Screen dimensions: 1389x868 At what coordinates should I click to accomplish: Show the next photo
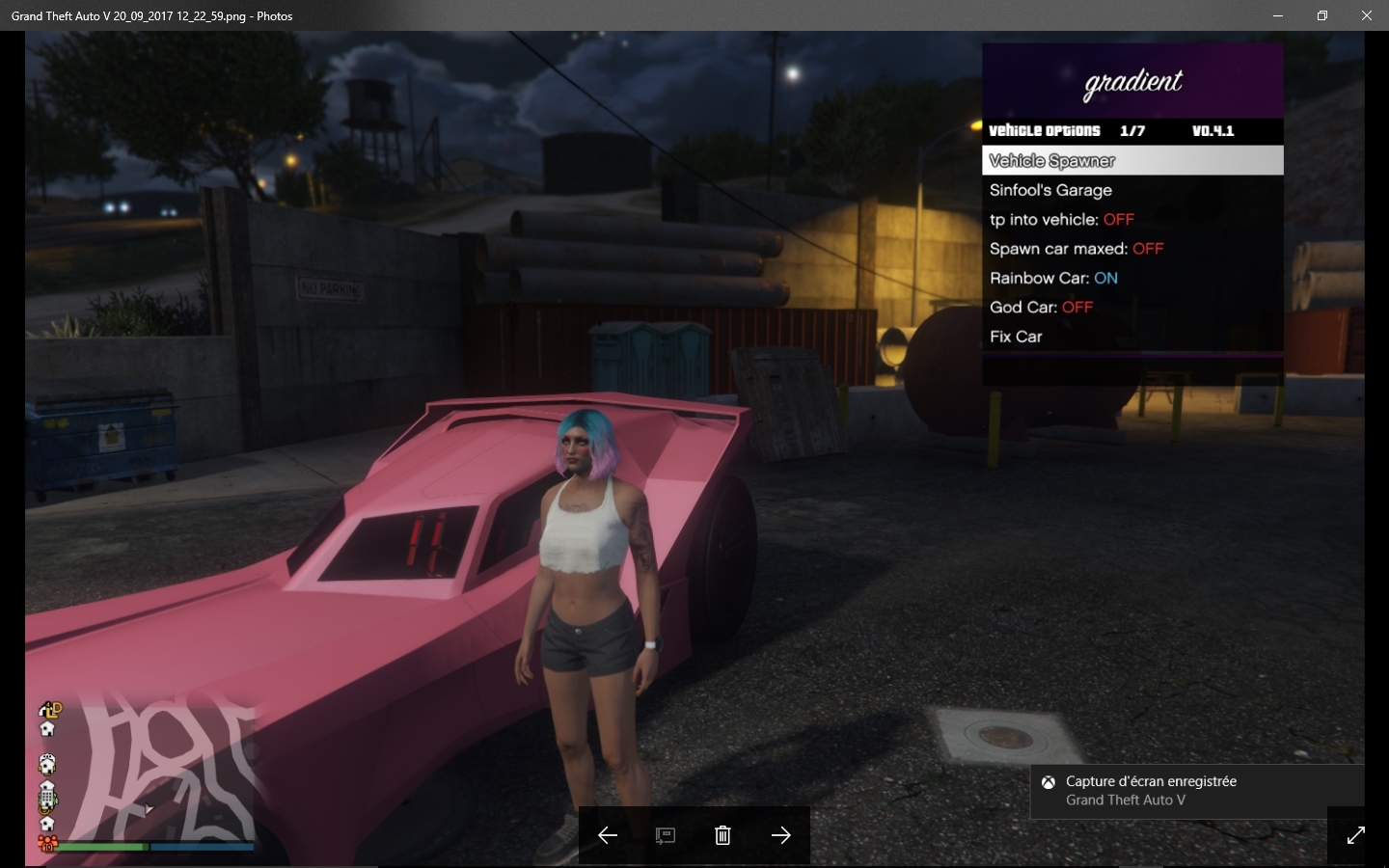781,835
